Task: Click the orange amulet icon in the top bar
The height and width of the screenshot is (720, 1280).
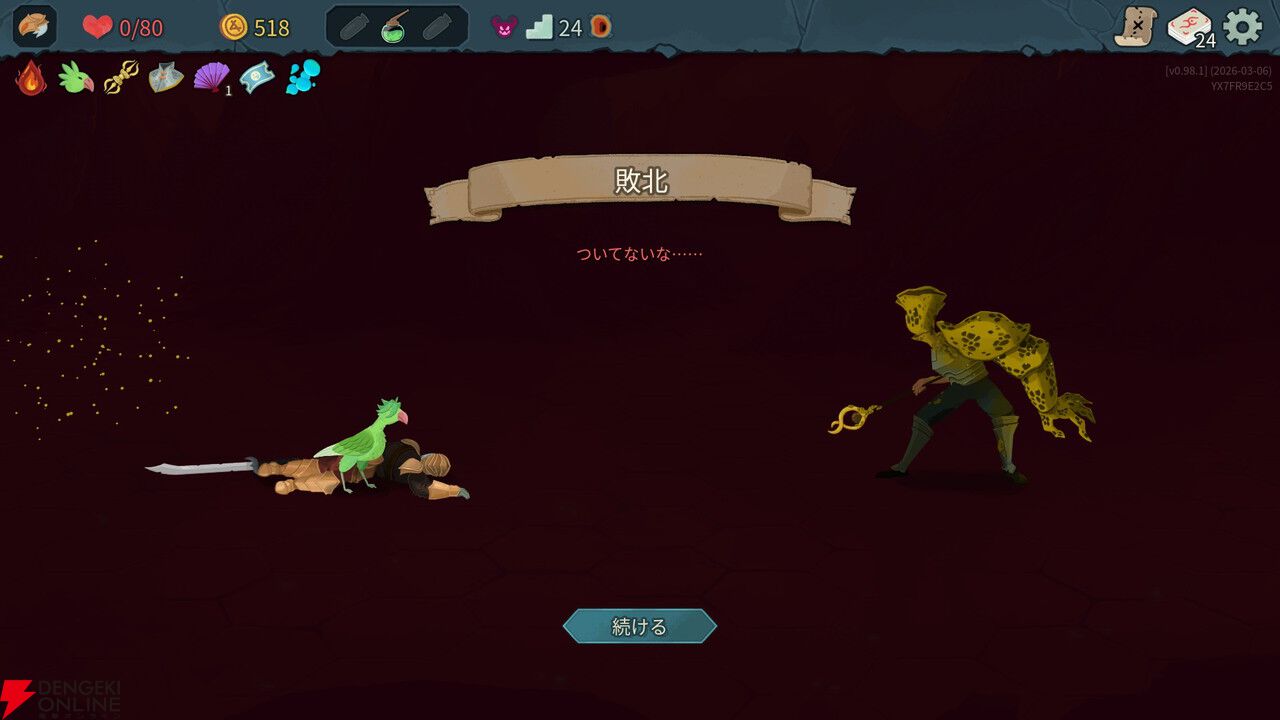Action: (x=599, y=27)
